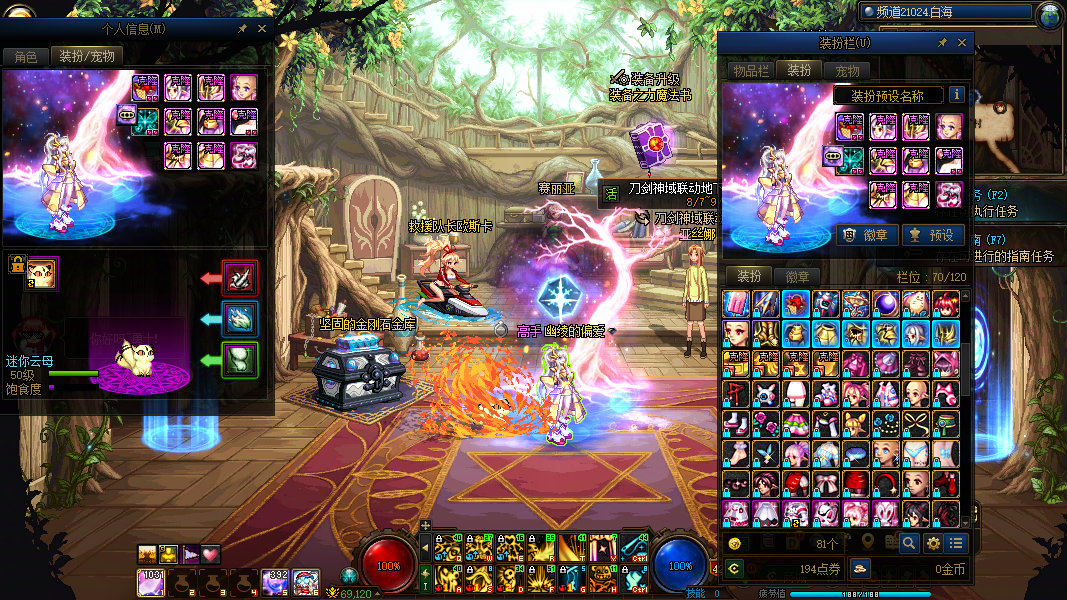Click the green pet equipment slot
Image resolution: width=1067 pixels, height=600 pixels.
coord(240,358)
